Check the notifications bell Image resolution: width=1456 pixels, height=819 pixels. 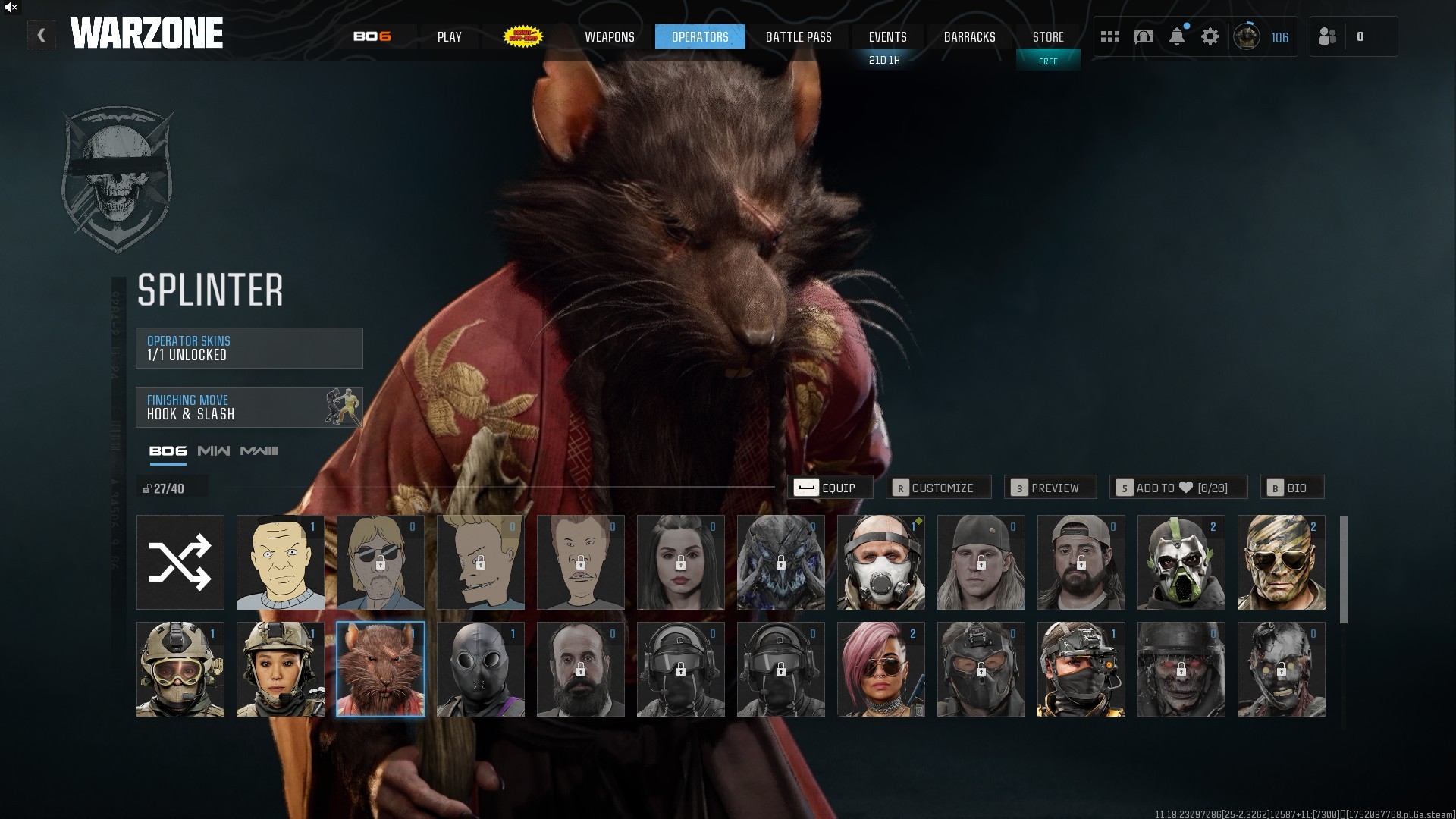[1177, 36]
